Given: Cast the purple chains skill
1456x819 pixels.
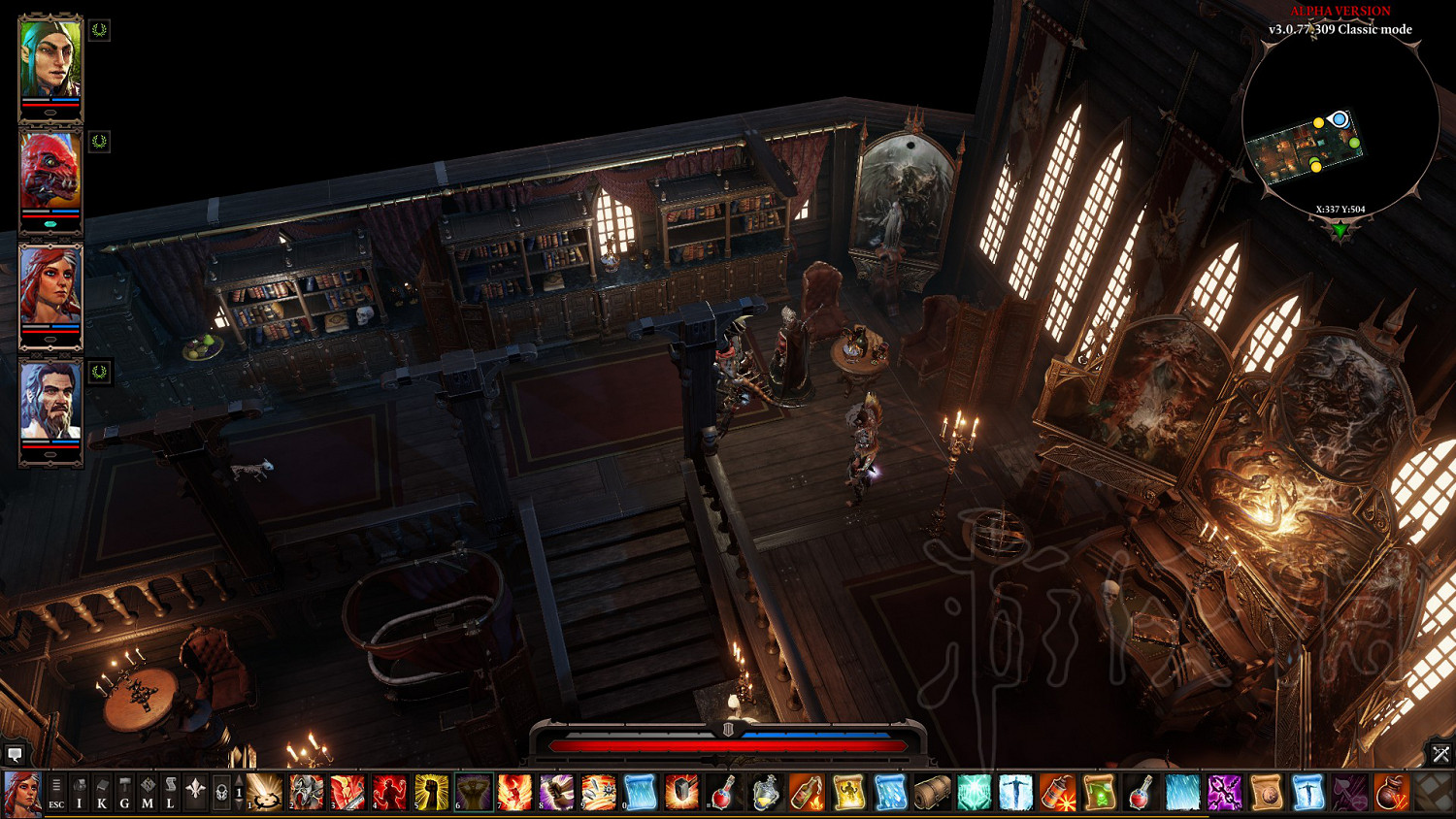Looking at the screenshot, I should pos(1224,793).
